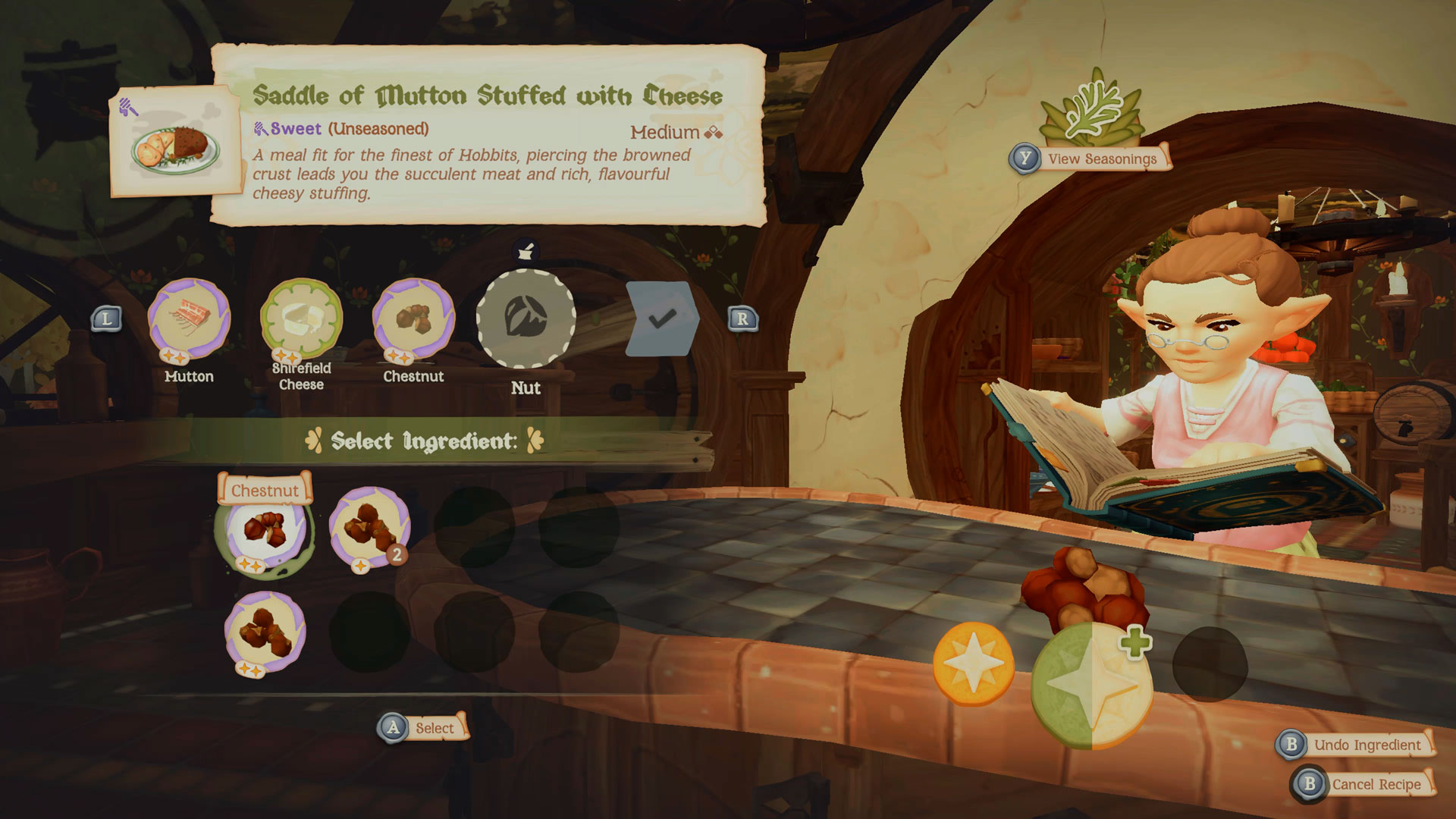Undo the last ingredient with B

point(1357,745)
